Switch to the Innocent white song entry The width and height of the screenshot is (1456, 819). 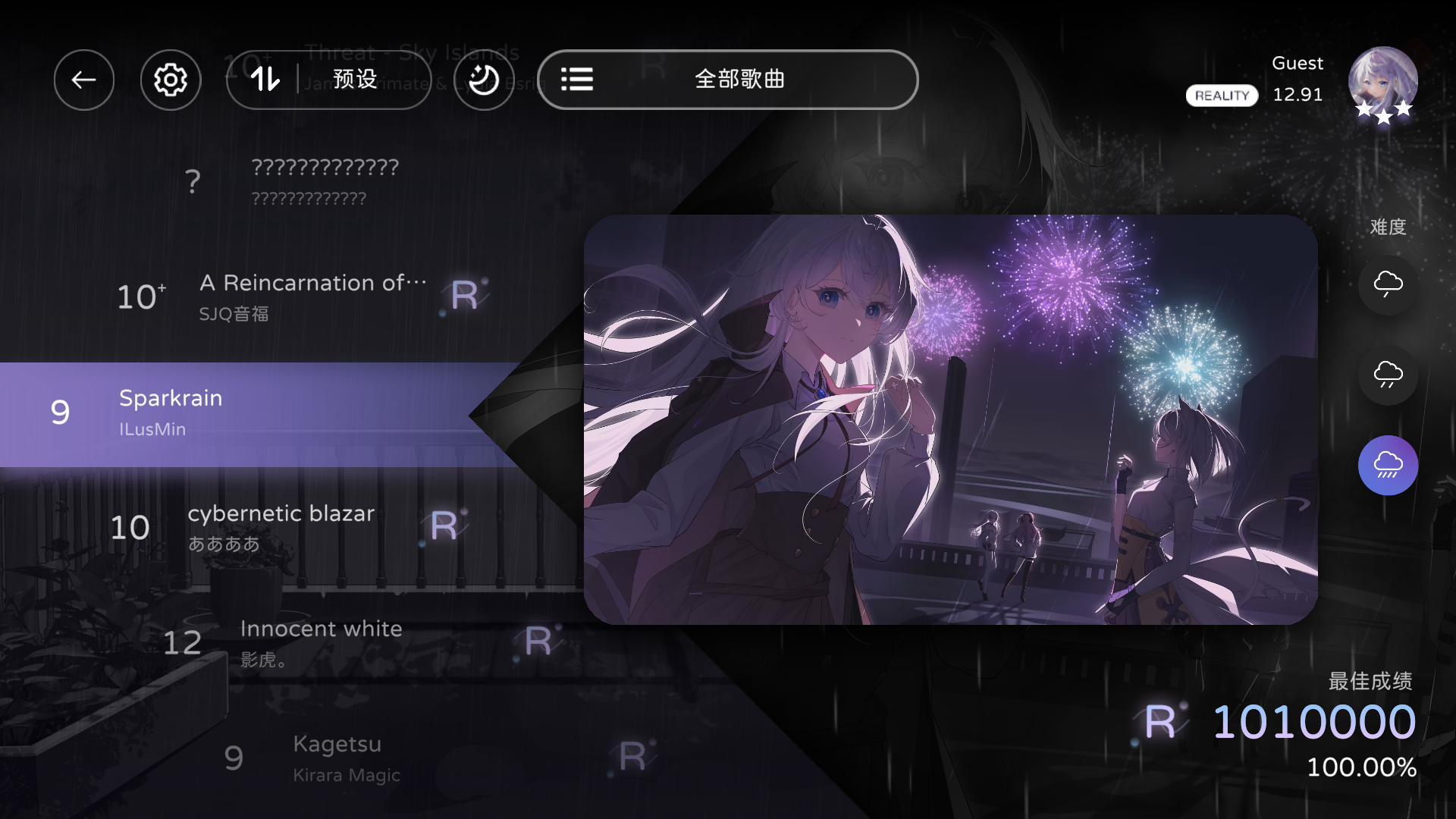point(320,641)
